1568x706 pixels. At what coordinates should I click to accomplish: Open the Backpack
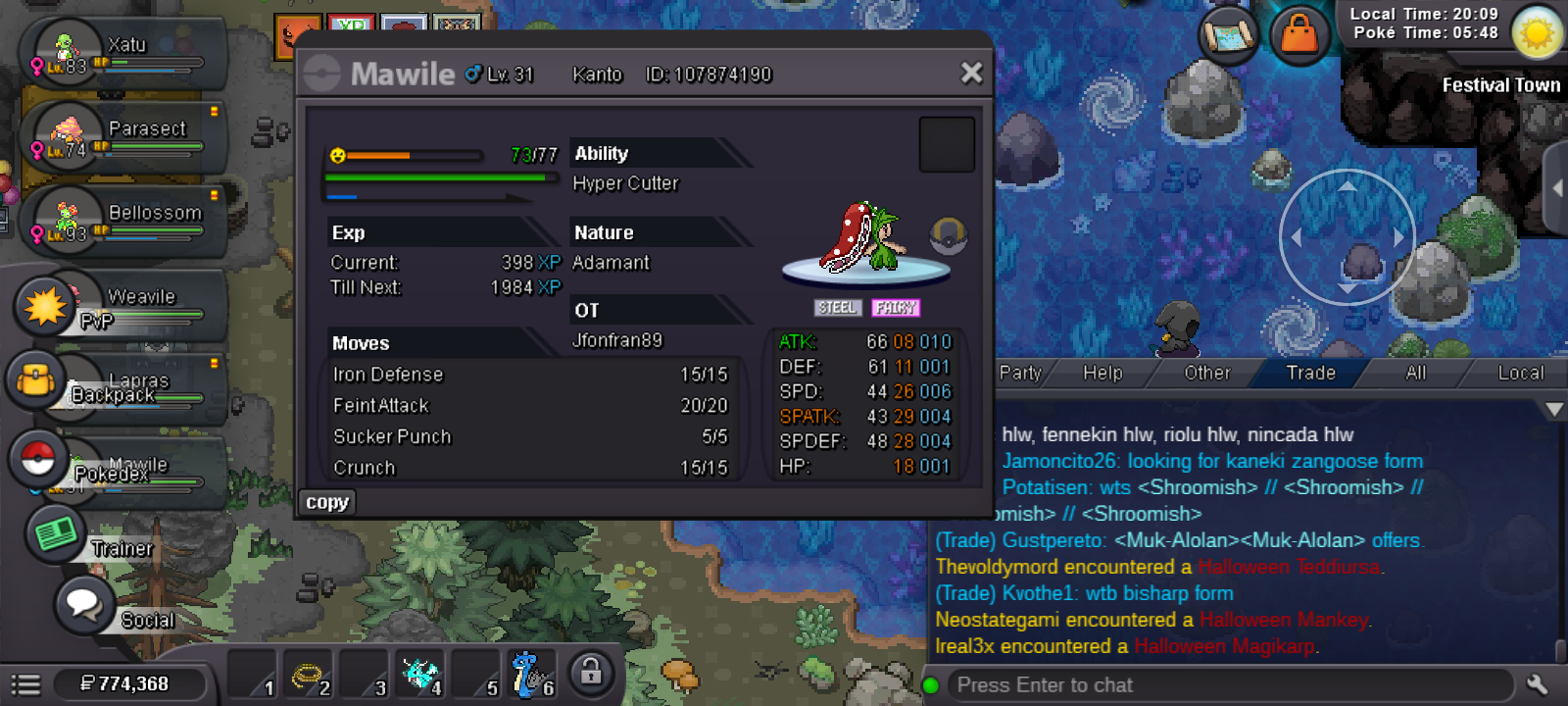pyautogui.click(x=37, y=380)
